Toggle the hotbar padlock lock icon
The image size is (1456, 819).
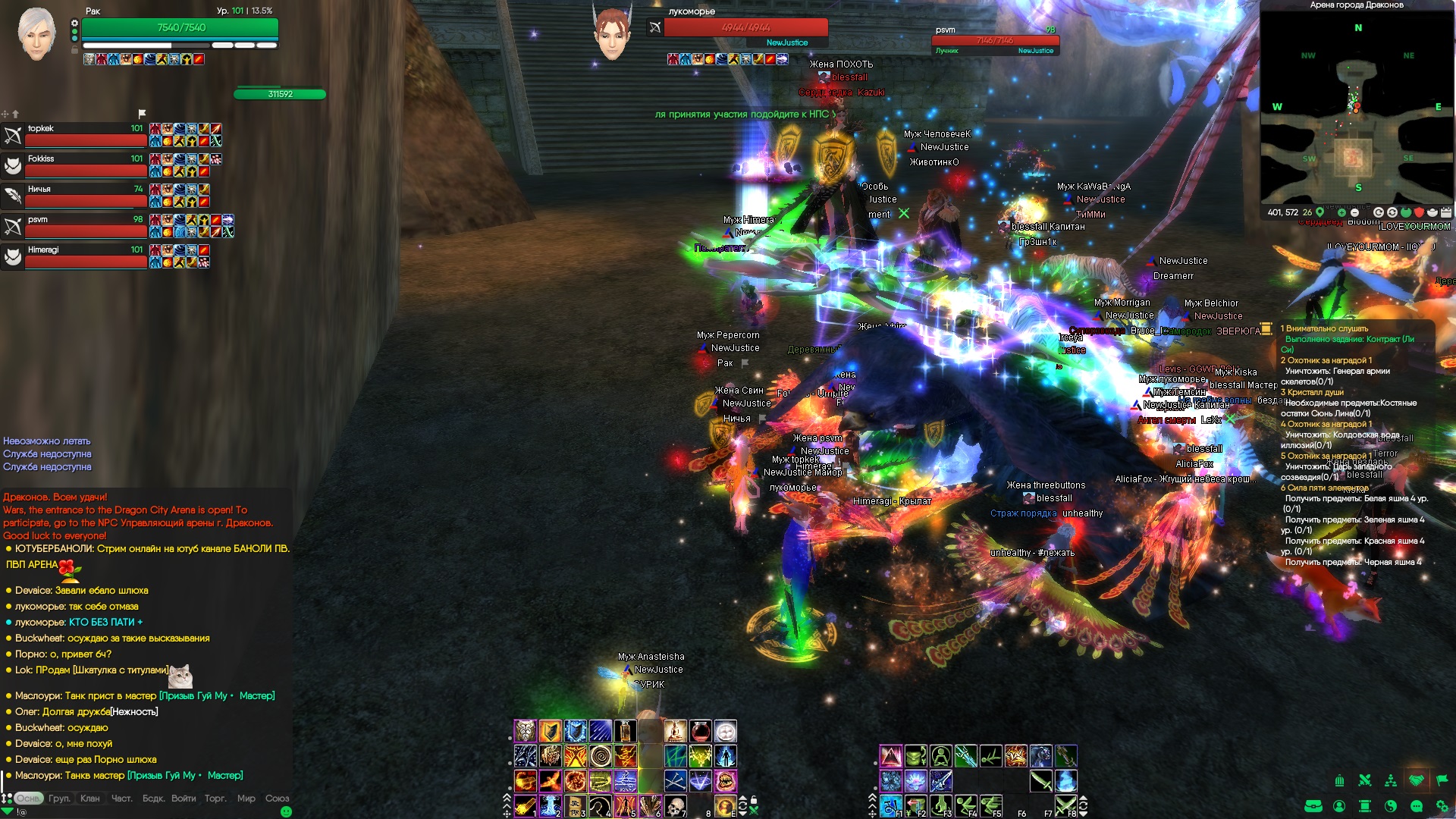tap(754, 800)
